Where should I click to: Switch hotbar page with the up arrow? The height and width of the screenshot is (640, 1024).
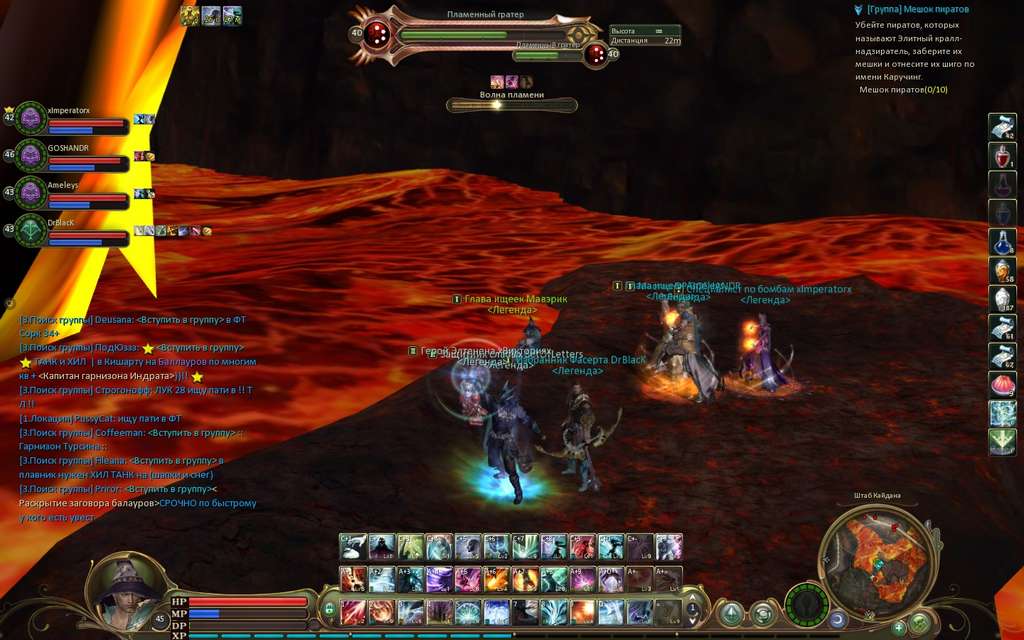pos(691,599)
